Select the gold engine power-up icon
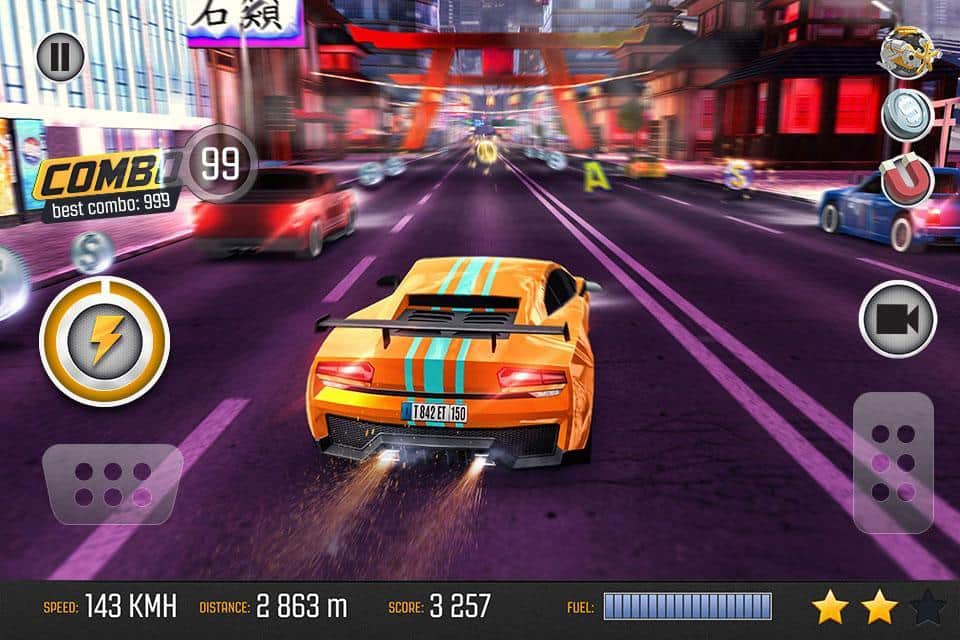Viewport: 960px width, 640px height. point(909,51)
